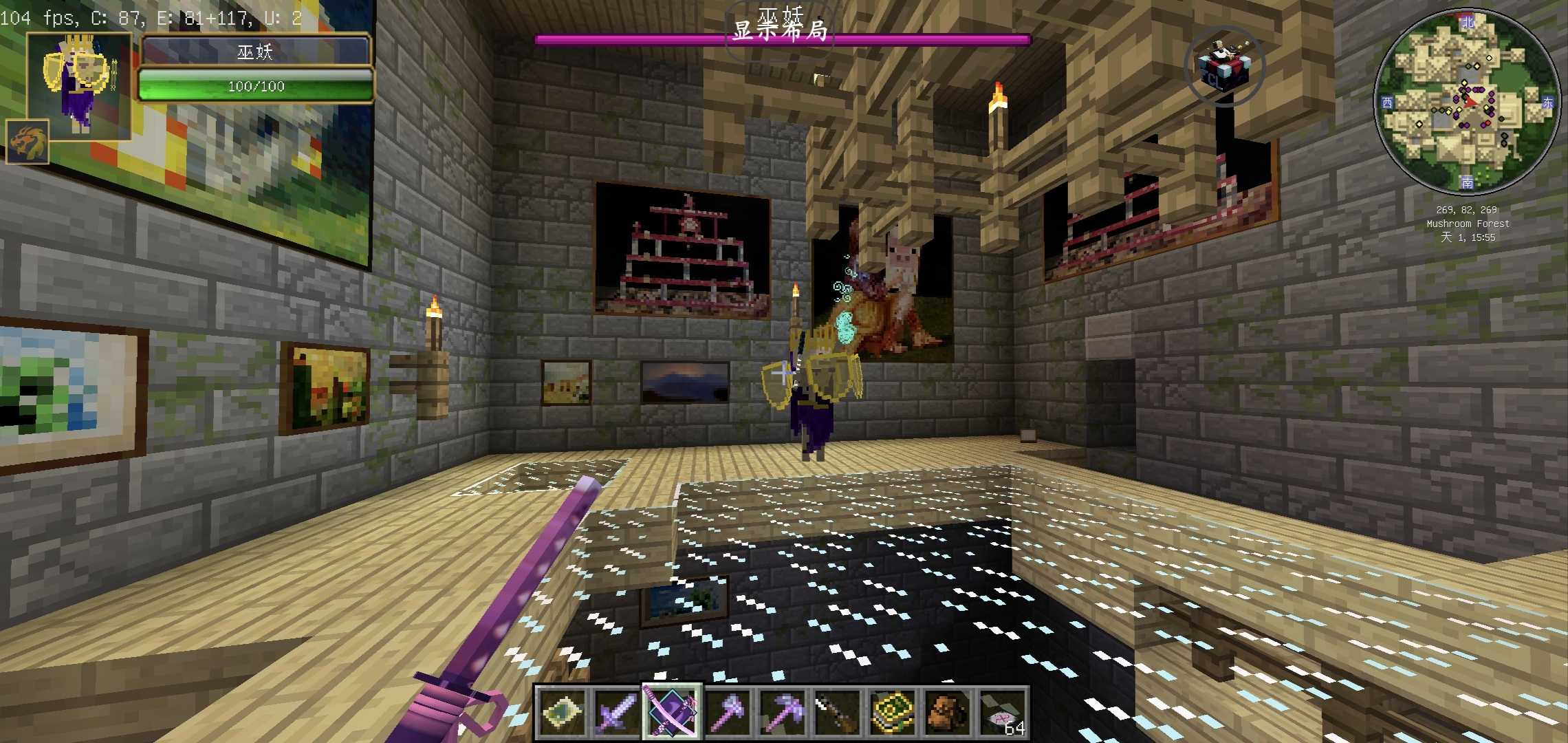The image size is (1568, 743).
Task: Select the stacked 64 item slot
Action: click(x=1001, y=712)
